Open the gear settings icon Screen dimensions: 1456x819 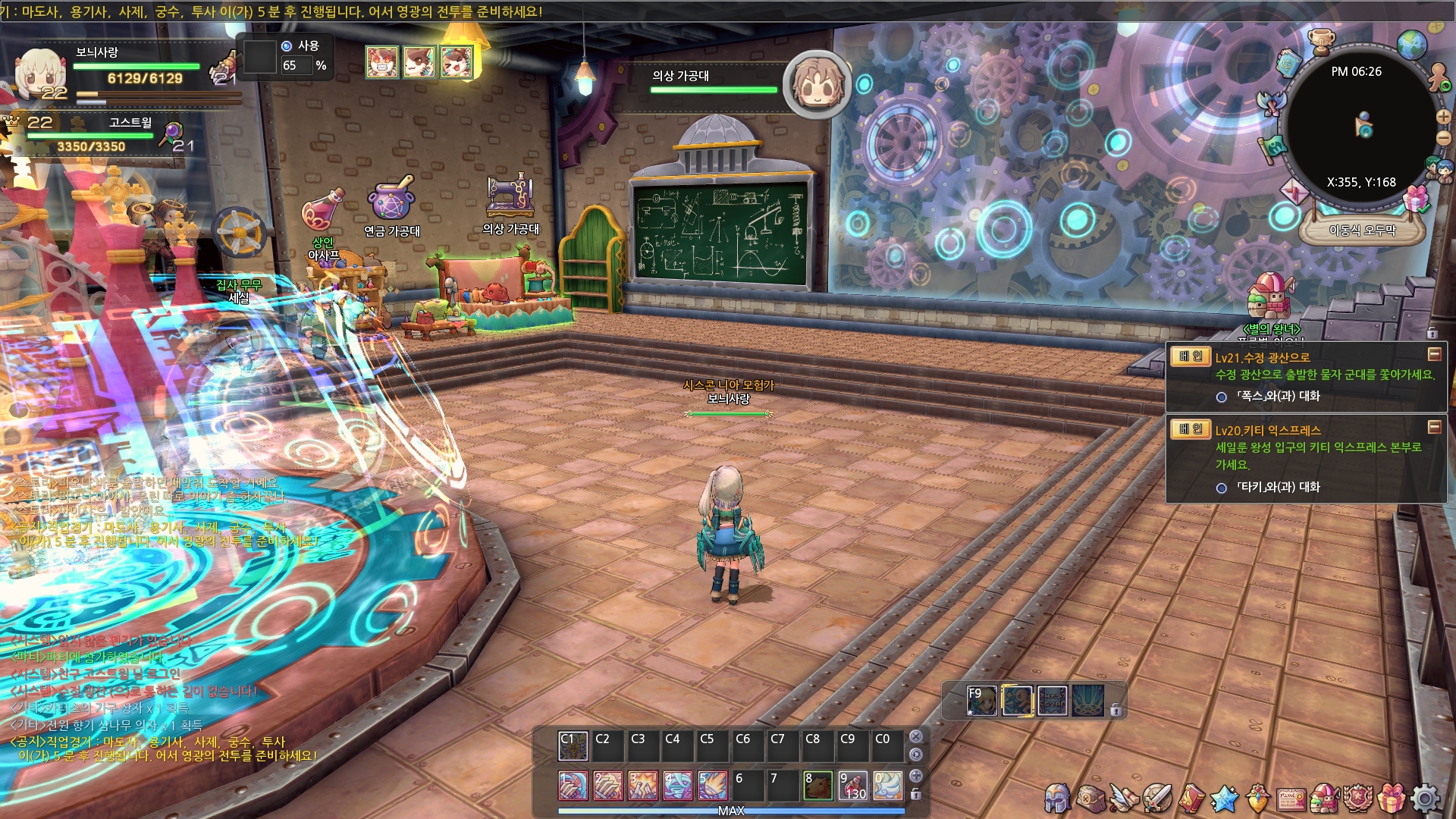point(1425,798)
